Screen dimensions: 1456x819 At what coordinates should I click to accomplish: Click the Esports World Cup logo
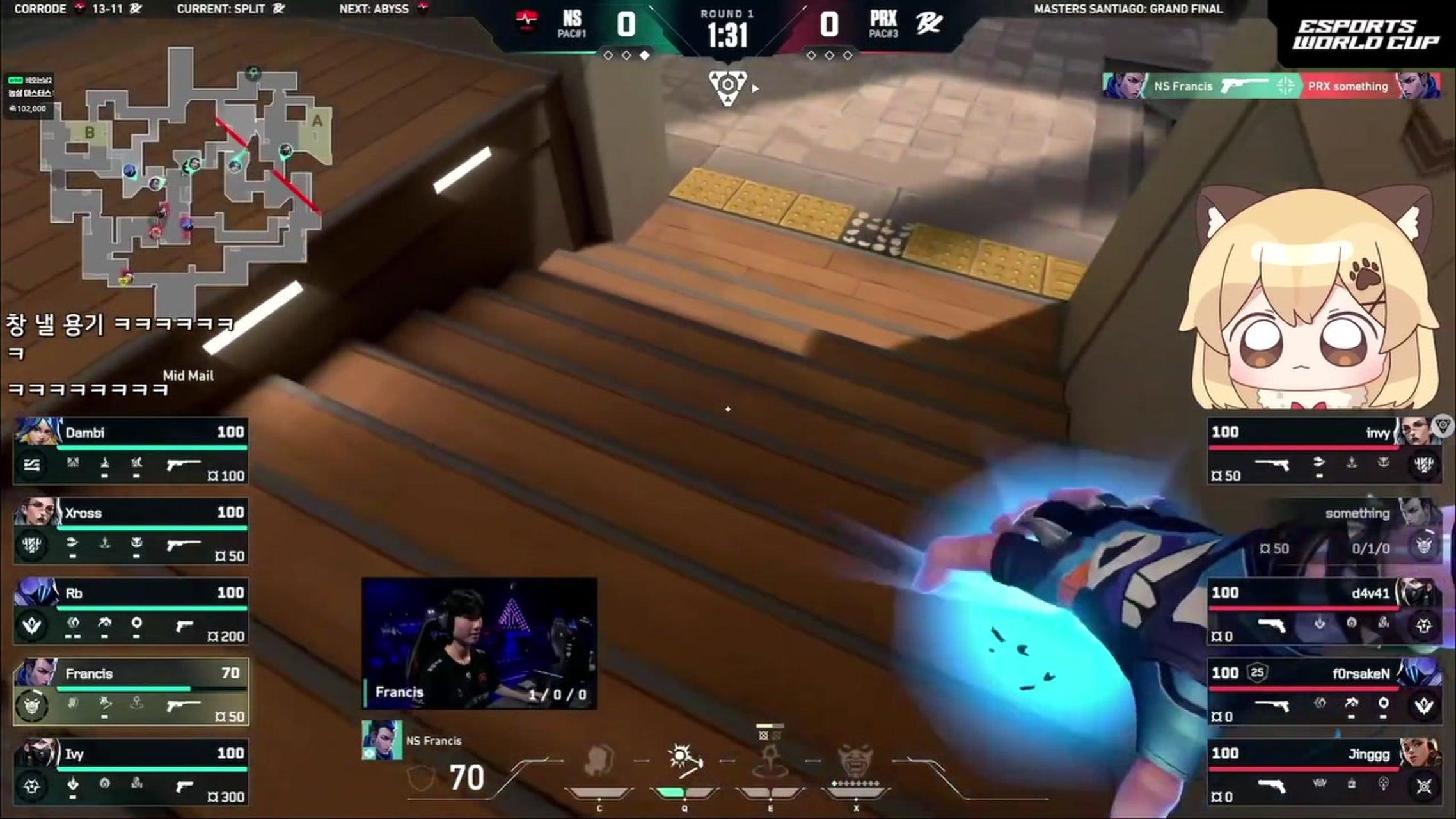tap(1366, 35)
